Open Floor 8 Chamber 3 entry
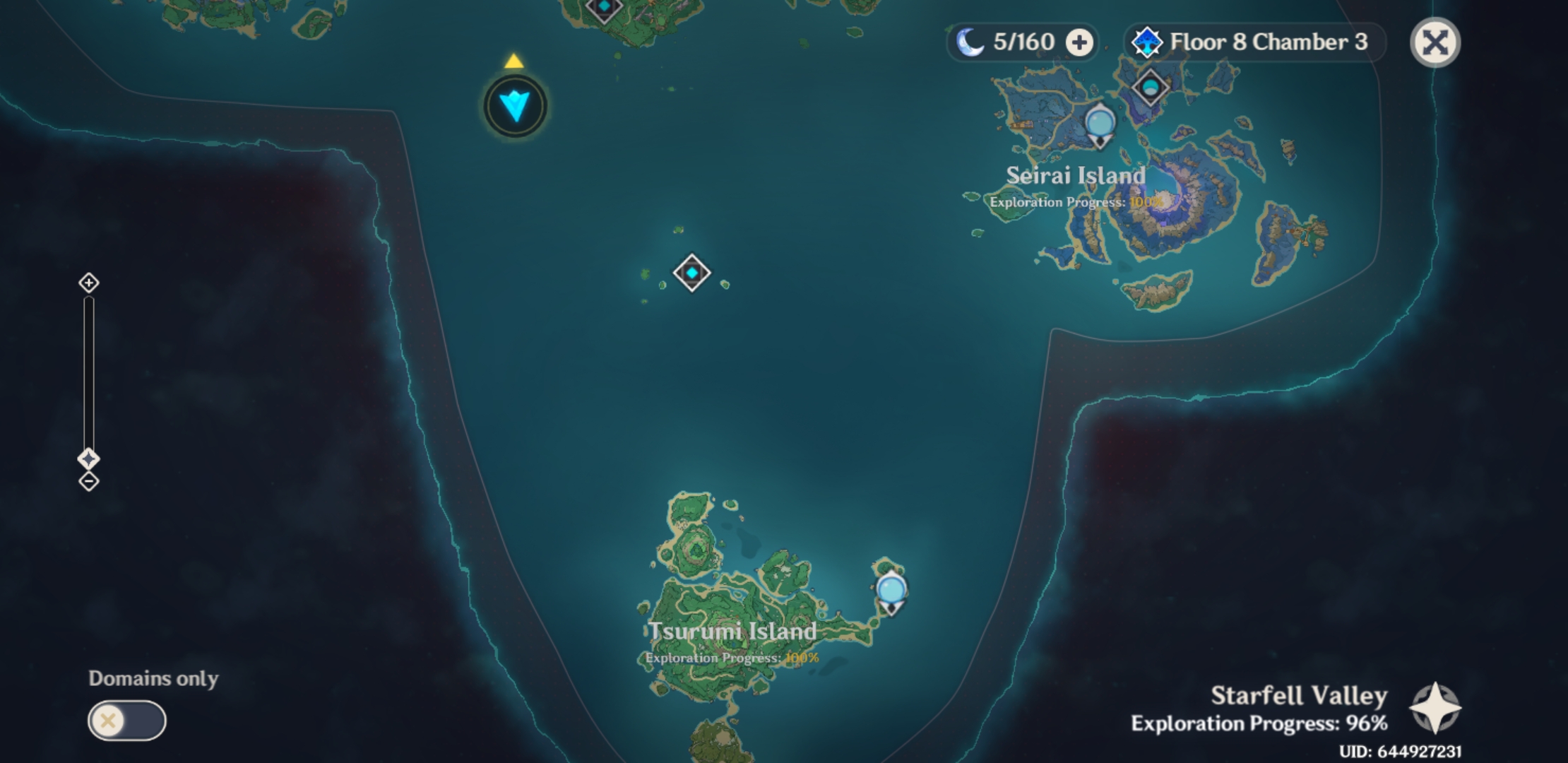Screen dimensions: 1568x763 1269,42
